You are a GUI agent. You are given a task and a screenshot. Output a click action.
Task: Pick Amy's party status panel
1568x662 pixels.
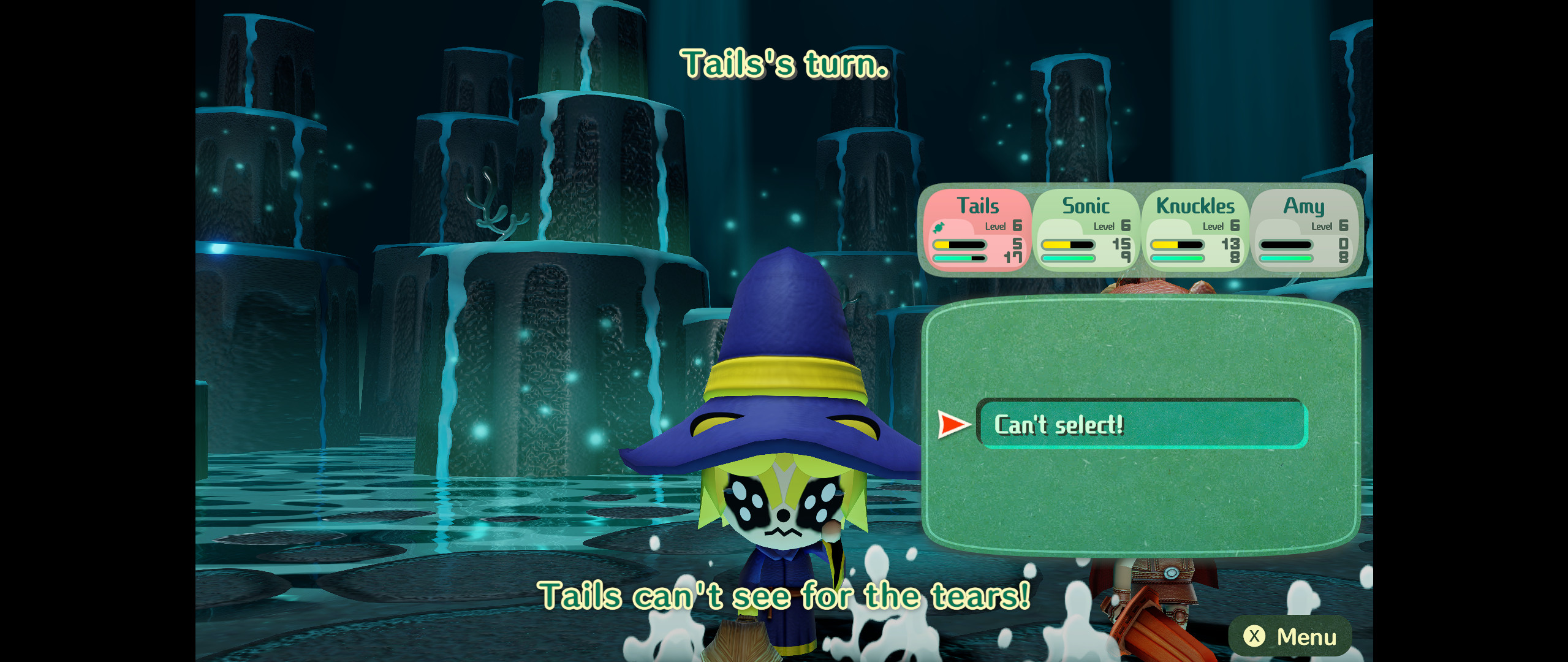point(1304,230)
